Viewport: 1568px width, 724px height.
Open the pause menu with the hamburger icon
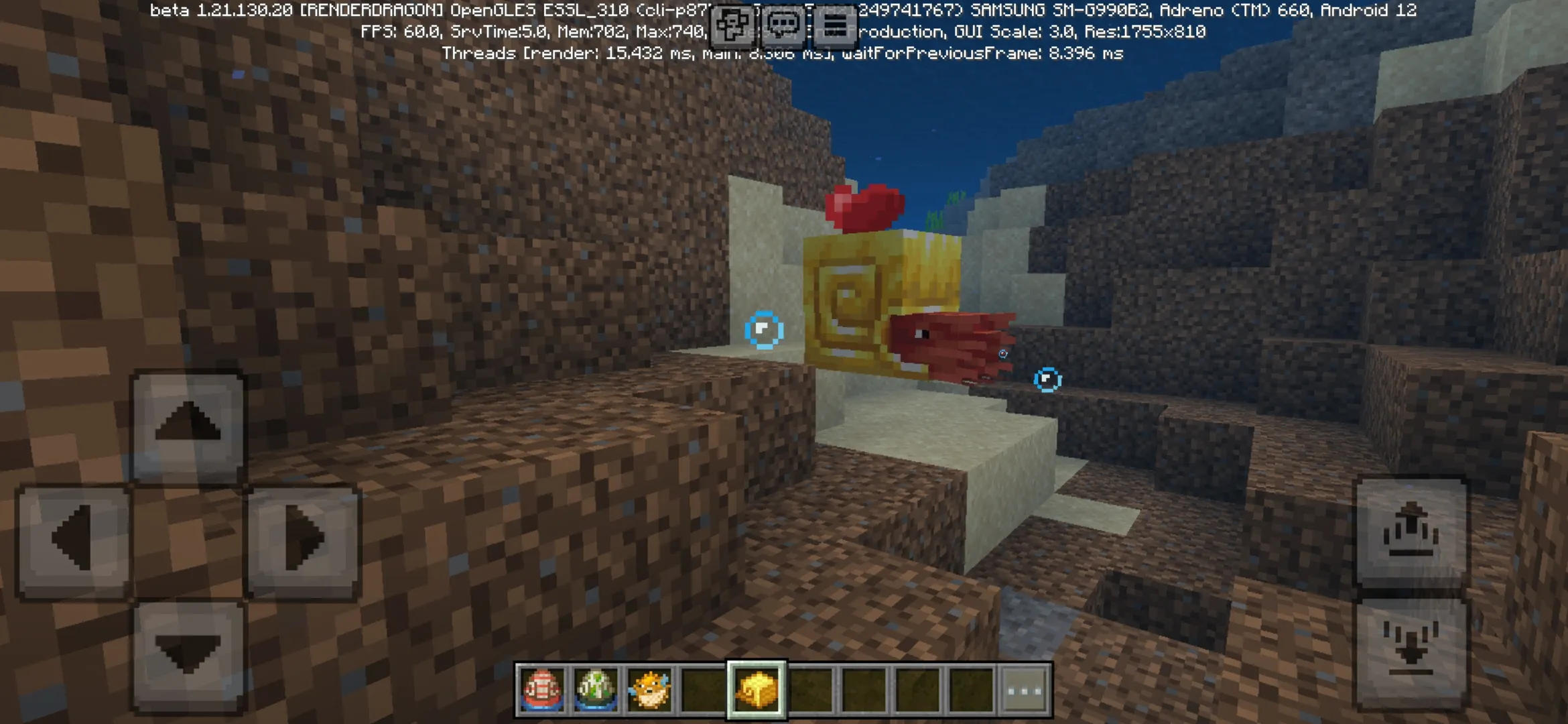835,22
